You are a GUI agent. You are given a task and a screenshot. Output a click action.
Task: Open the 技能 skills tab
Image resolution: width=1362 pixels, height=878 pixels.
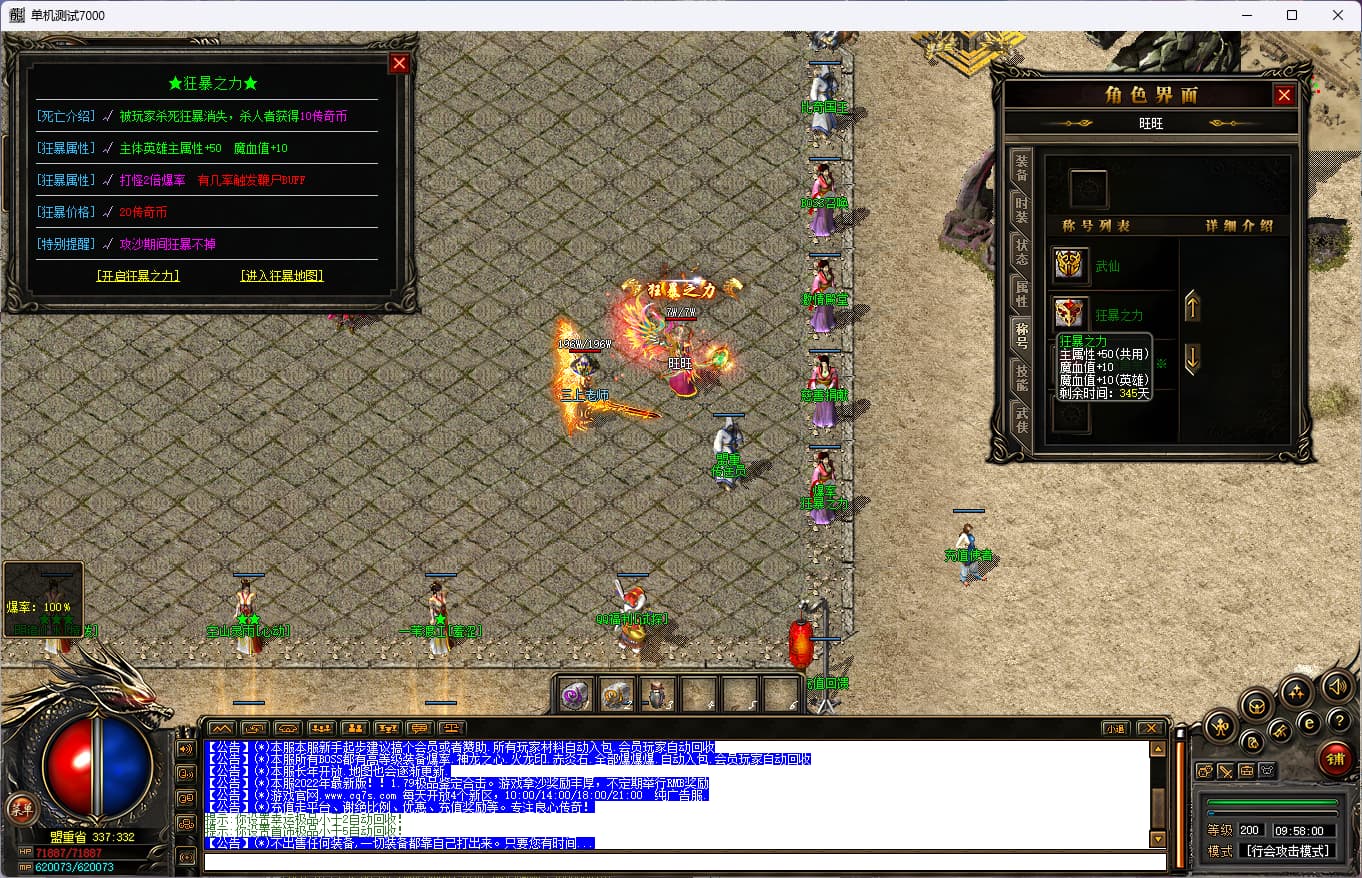tap(1021, 377)
